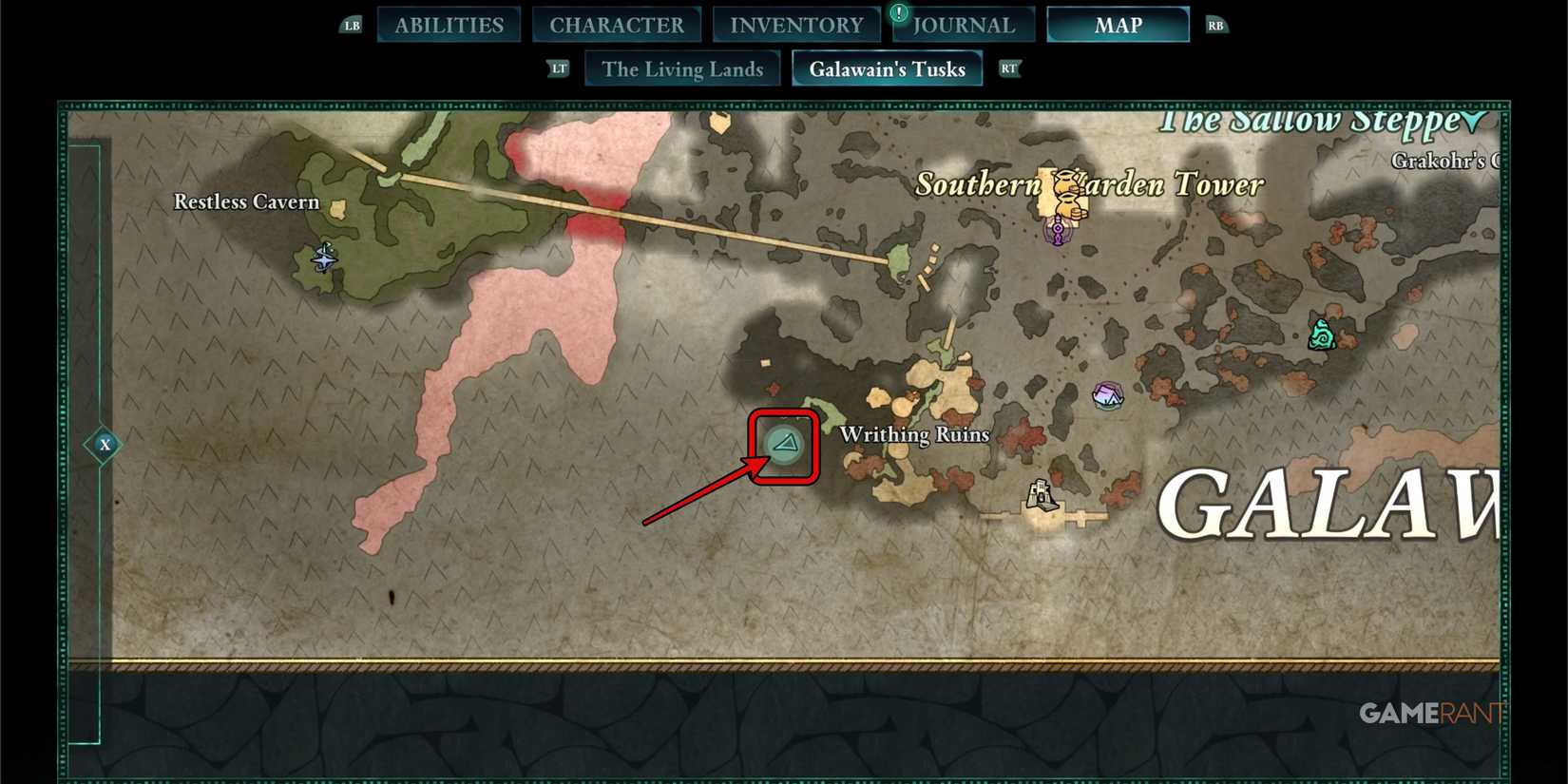Open the purple camp marker right of Writhing Ruins
The height and width of the screenshot is (784, 1568).
click(x=1108, y=396)
